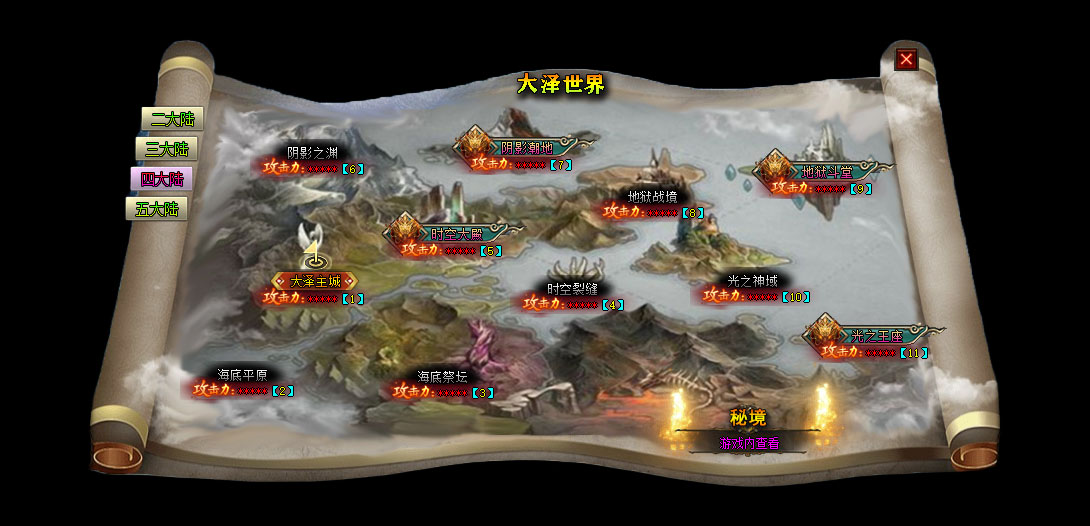Switch to the 二大陆 tab
The image size is (1090, 526).
pos(171,119)
